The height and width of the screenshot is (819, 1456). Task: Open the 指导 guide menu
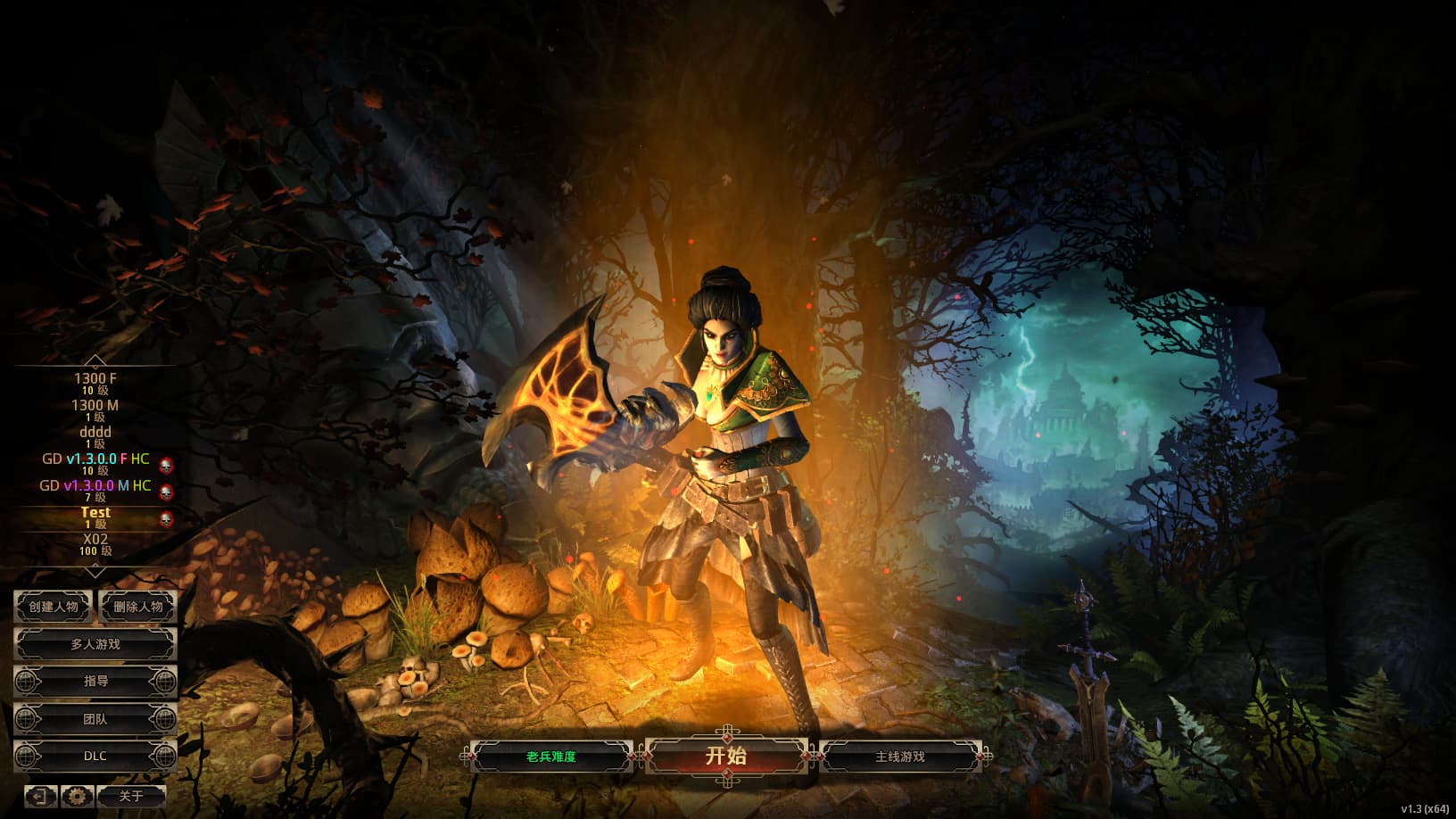click(x=95, y=682)
